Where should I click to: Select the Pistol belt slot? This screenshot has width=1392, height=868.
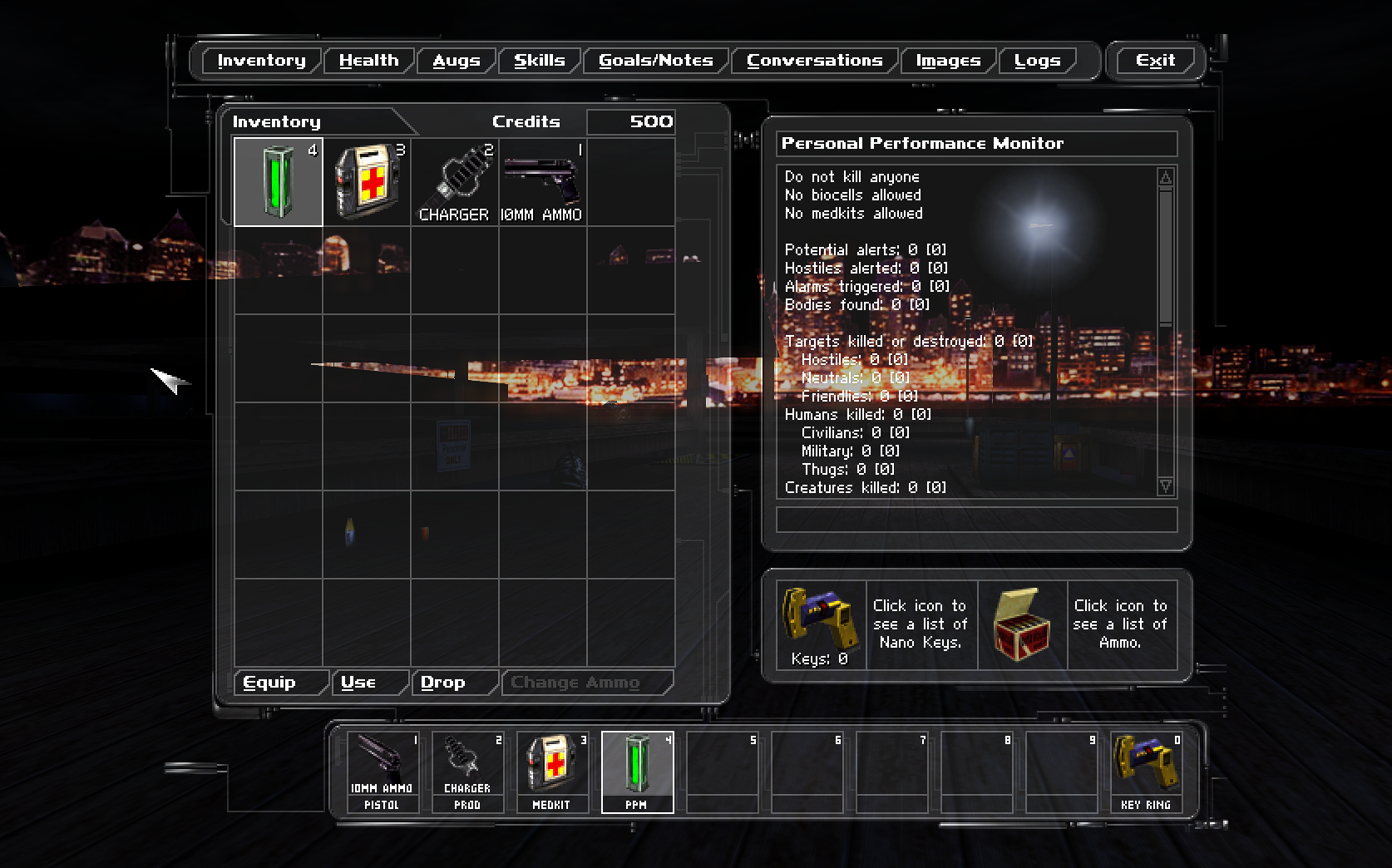point(383,772)
